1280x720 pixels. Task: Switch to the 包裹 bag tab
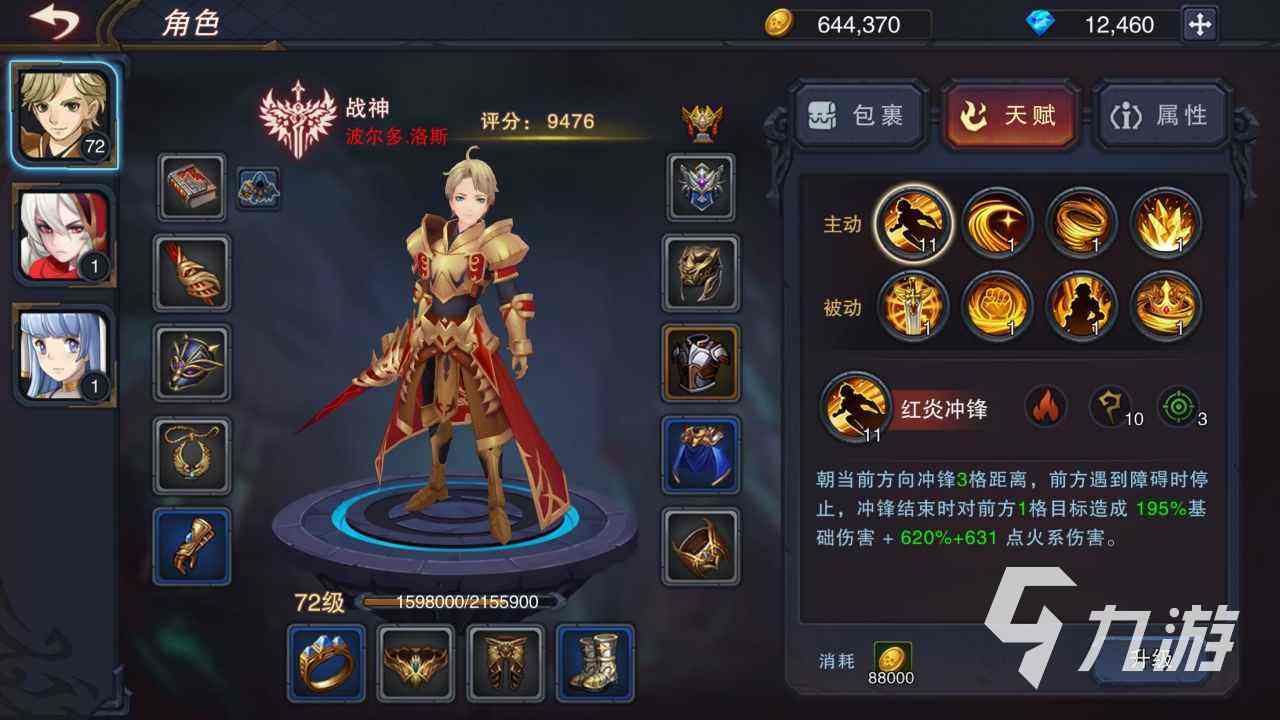click(x=860, y=115)
